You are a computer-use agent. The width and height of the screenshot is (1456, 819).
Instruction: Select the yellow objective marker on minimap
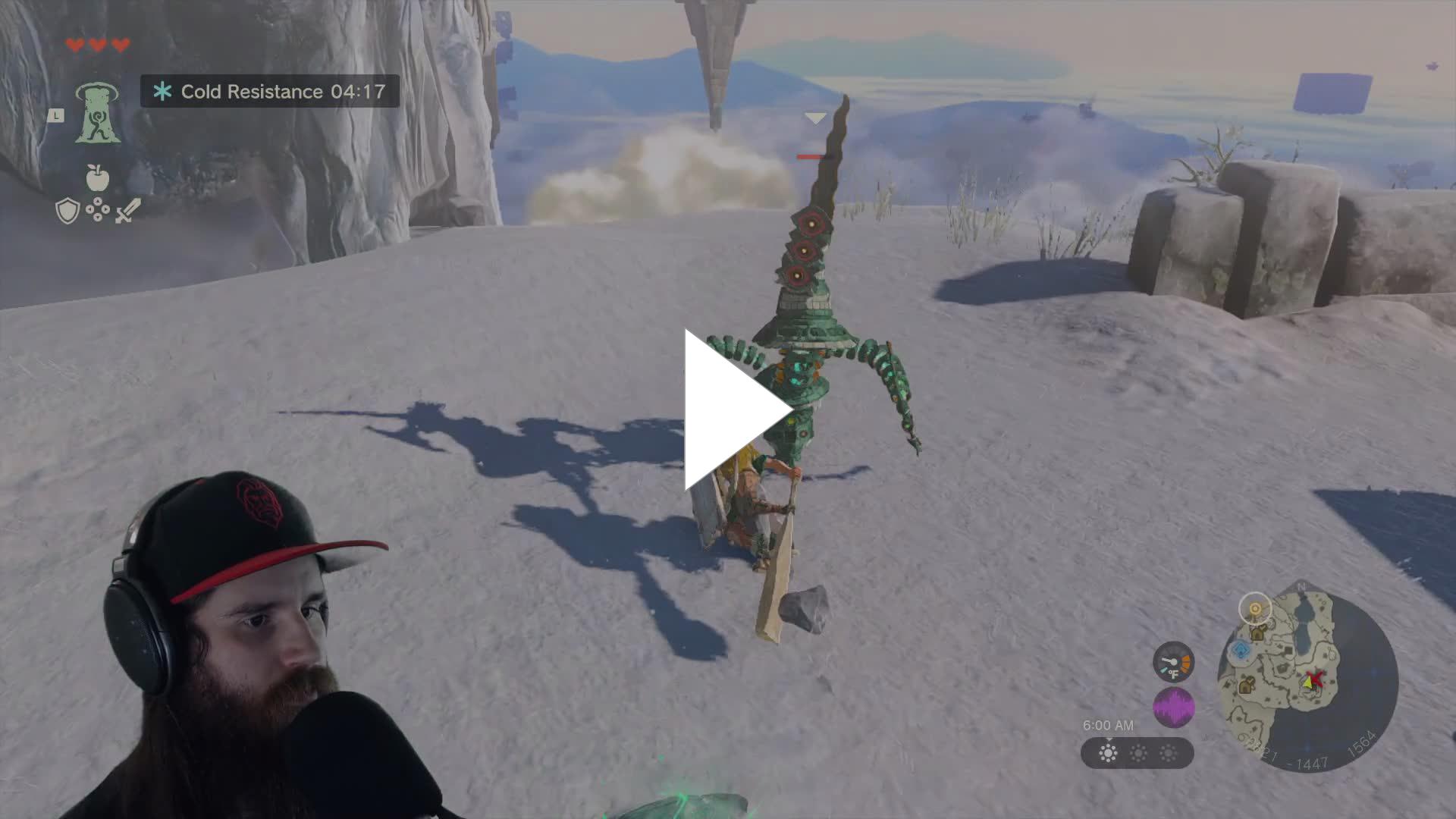pos(1255,609)
